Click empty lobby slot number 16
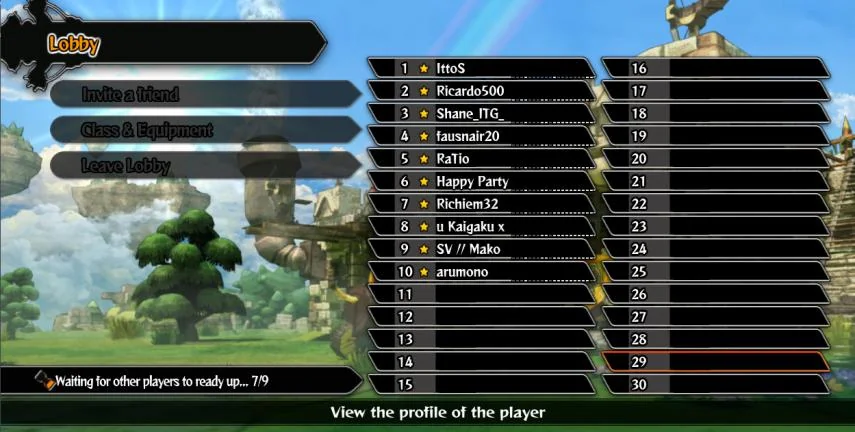 point(715,68)
